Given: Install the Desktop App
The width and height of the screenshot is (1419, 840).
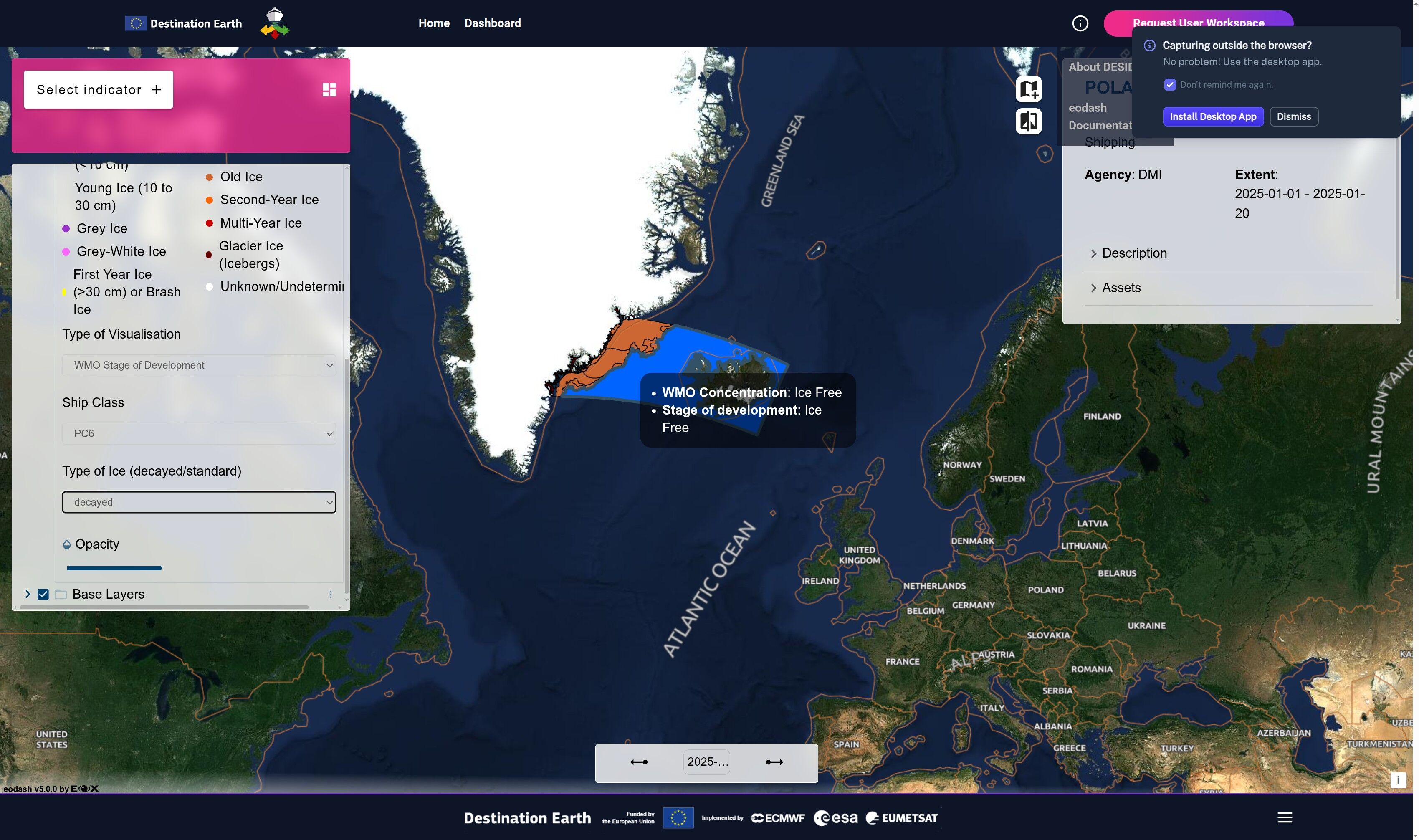Looking at the screenshot, I should (x=1212, y=116).
